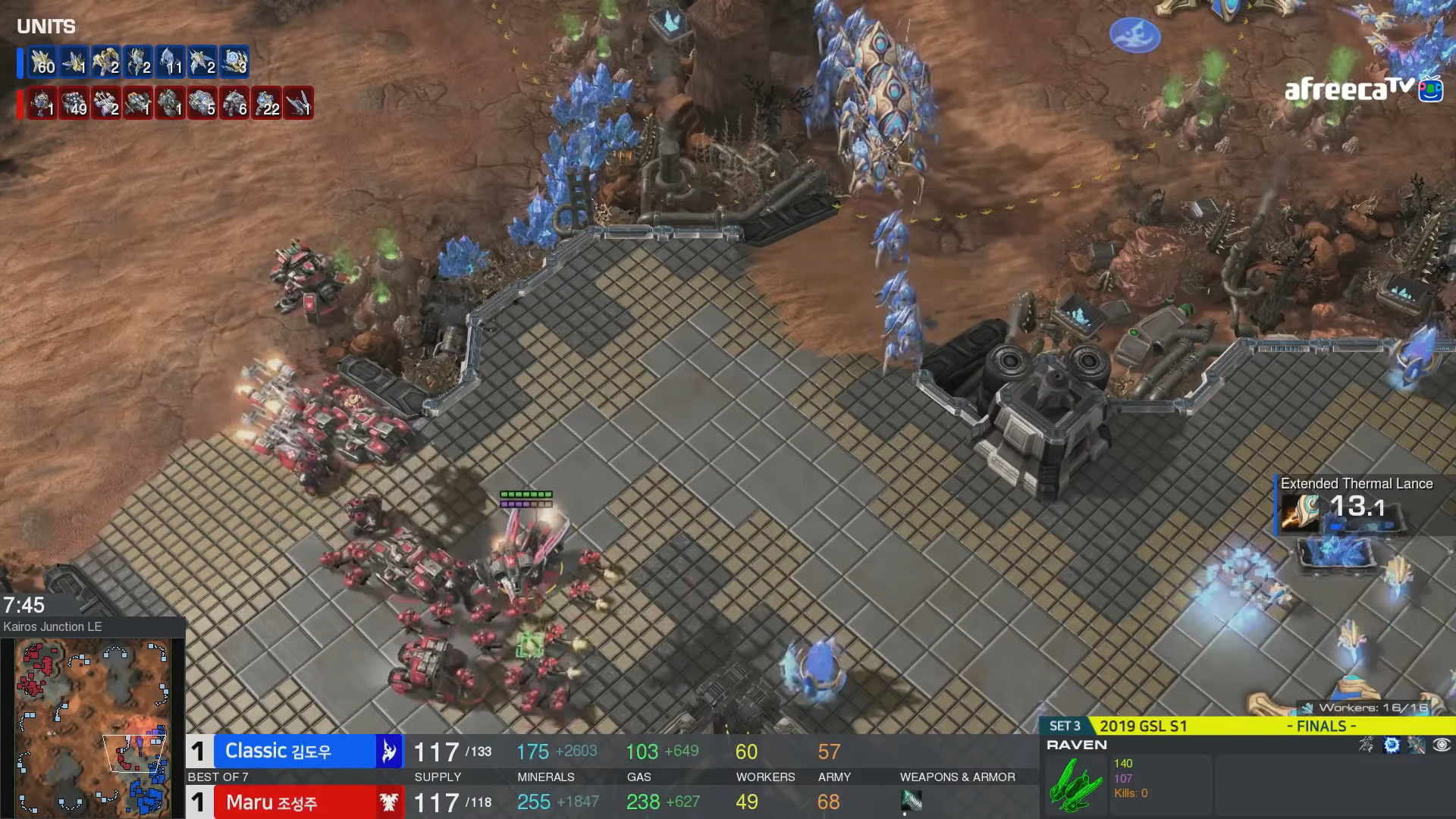Click the Extended Thermal Lance upgrade icon
Screen dimensions: 1456x819
(x=1301, y=510)
